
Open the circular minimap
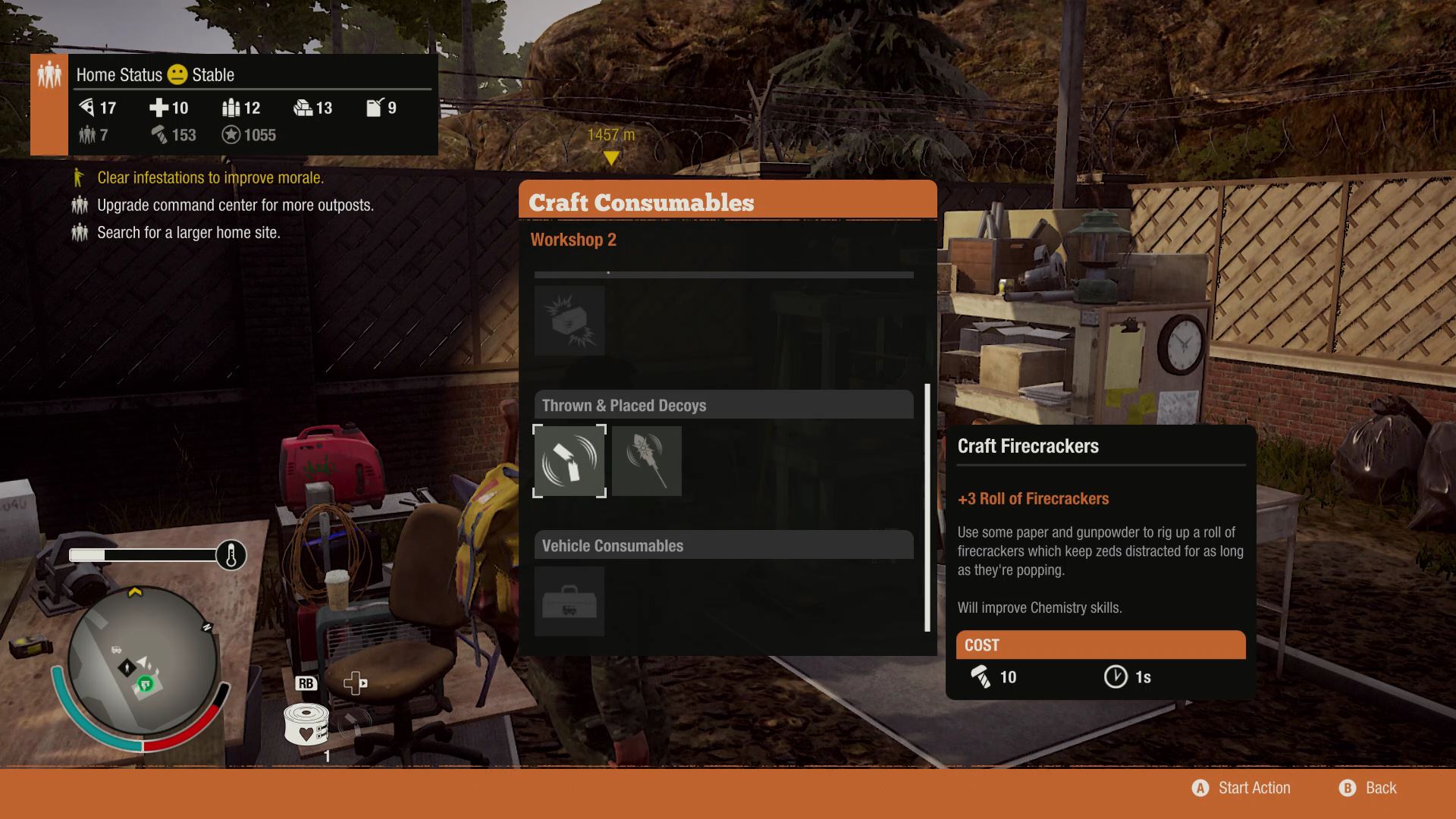(x=142, y=661)
